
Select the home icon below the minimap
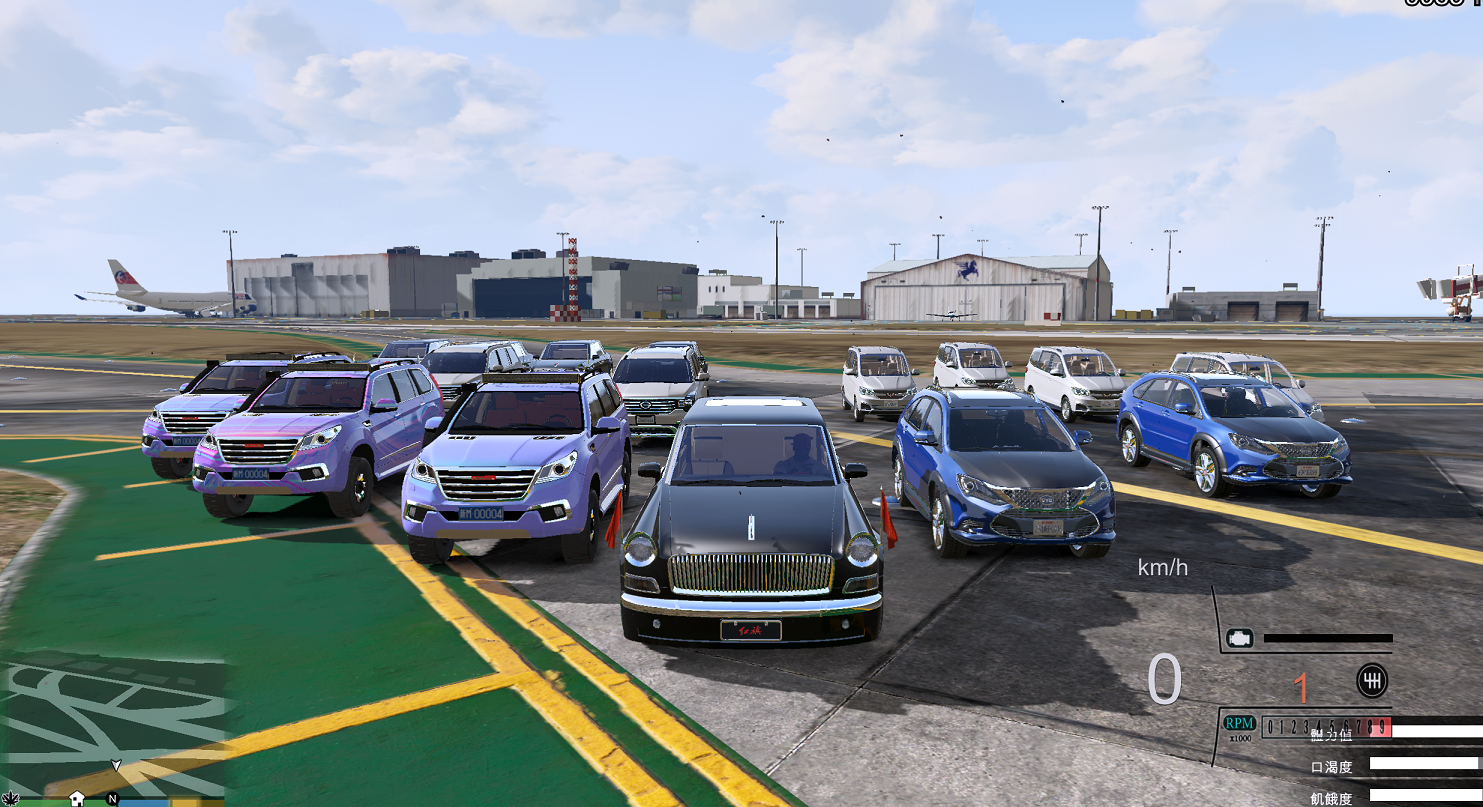[x=77, y=798]
